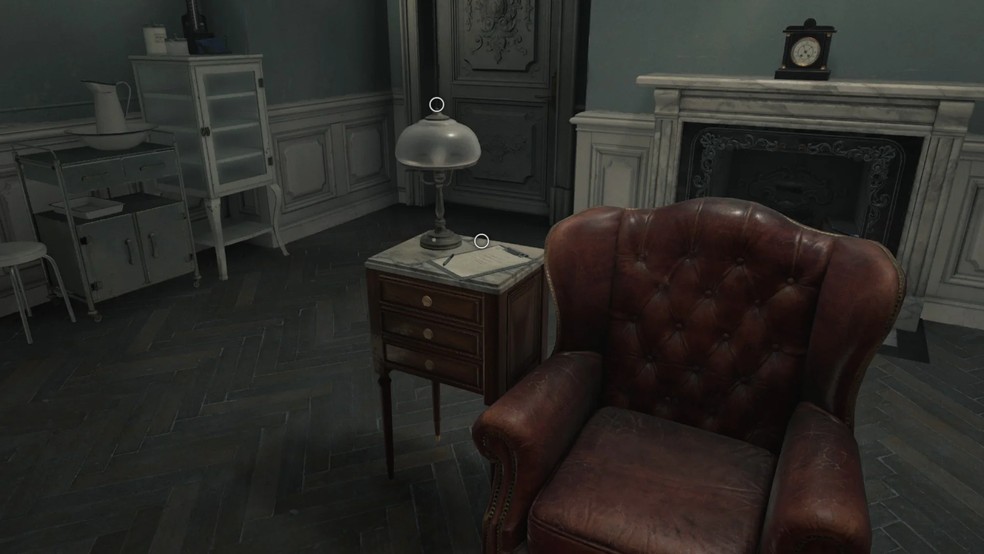
Task: Select the interaction marker above the lamp
Action: coord(436,104)
